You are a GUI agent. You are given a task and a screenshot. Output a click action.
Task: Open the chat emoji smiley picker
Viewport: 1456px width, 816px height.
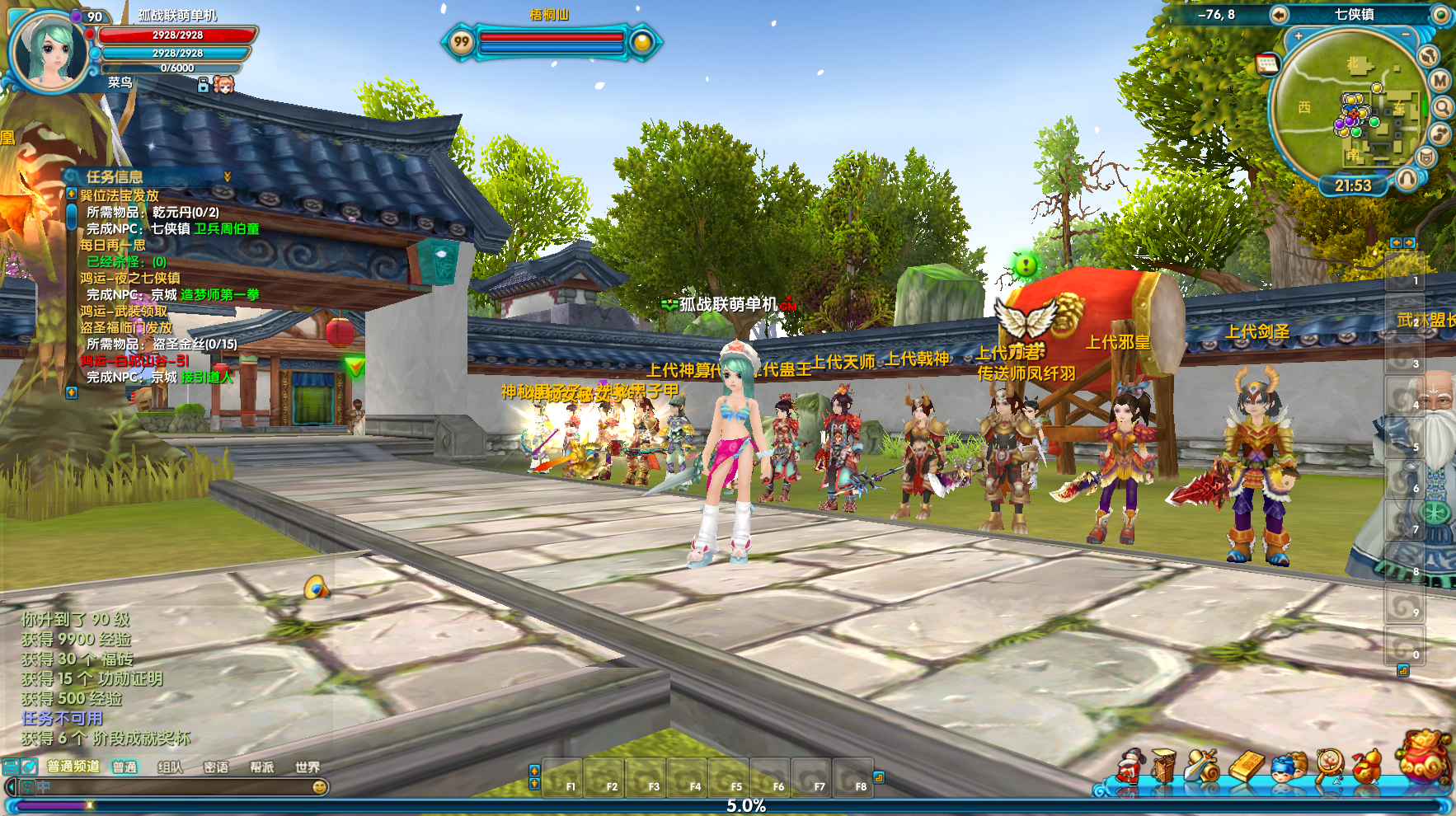(320, 787)
